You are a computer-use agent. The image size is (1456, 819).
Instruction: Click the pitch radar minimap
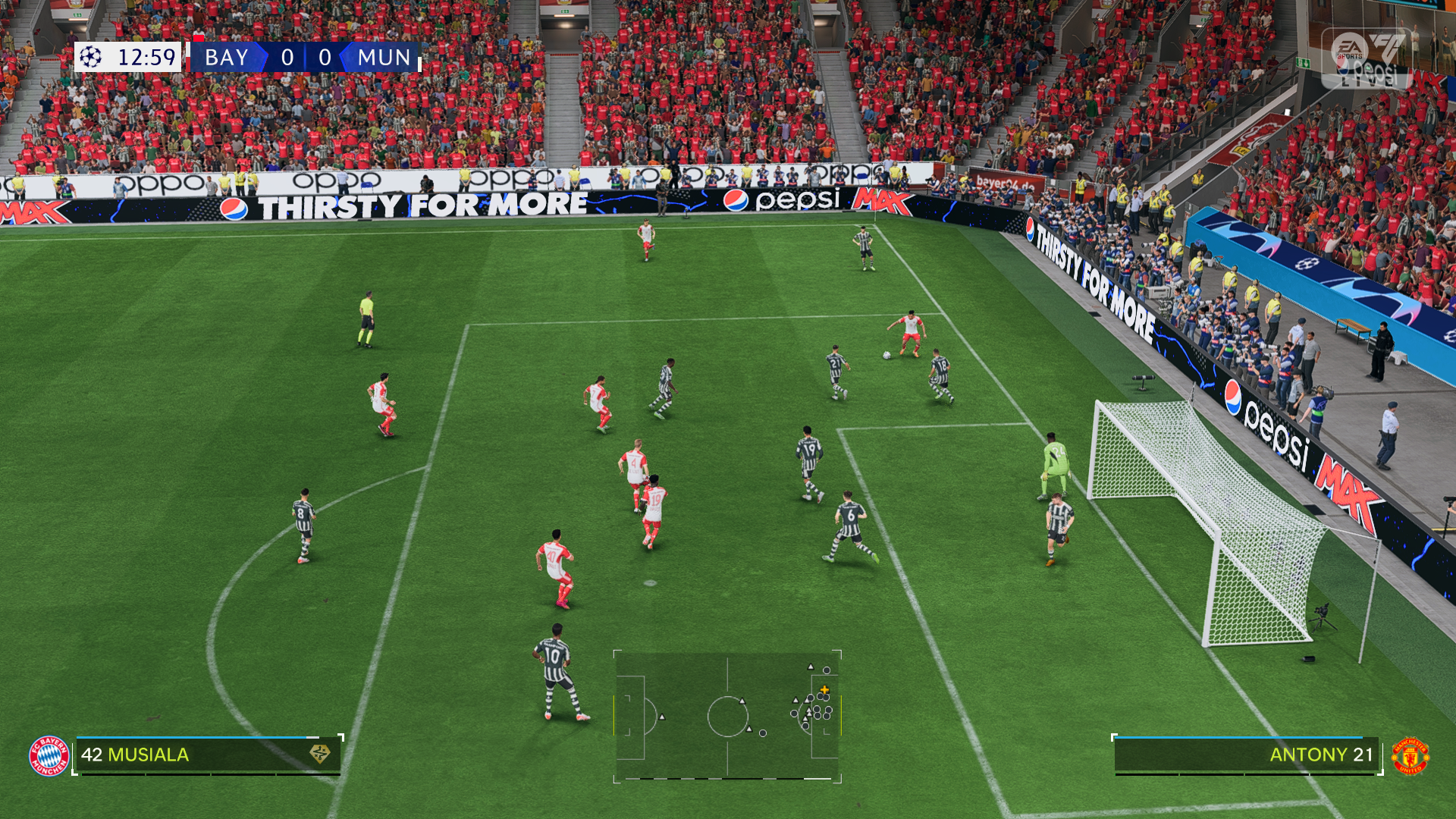click(x=727, y=715)
